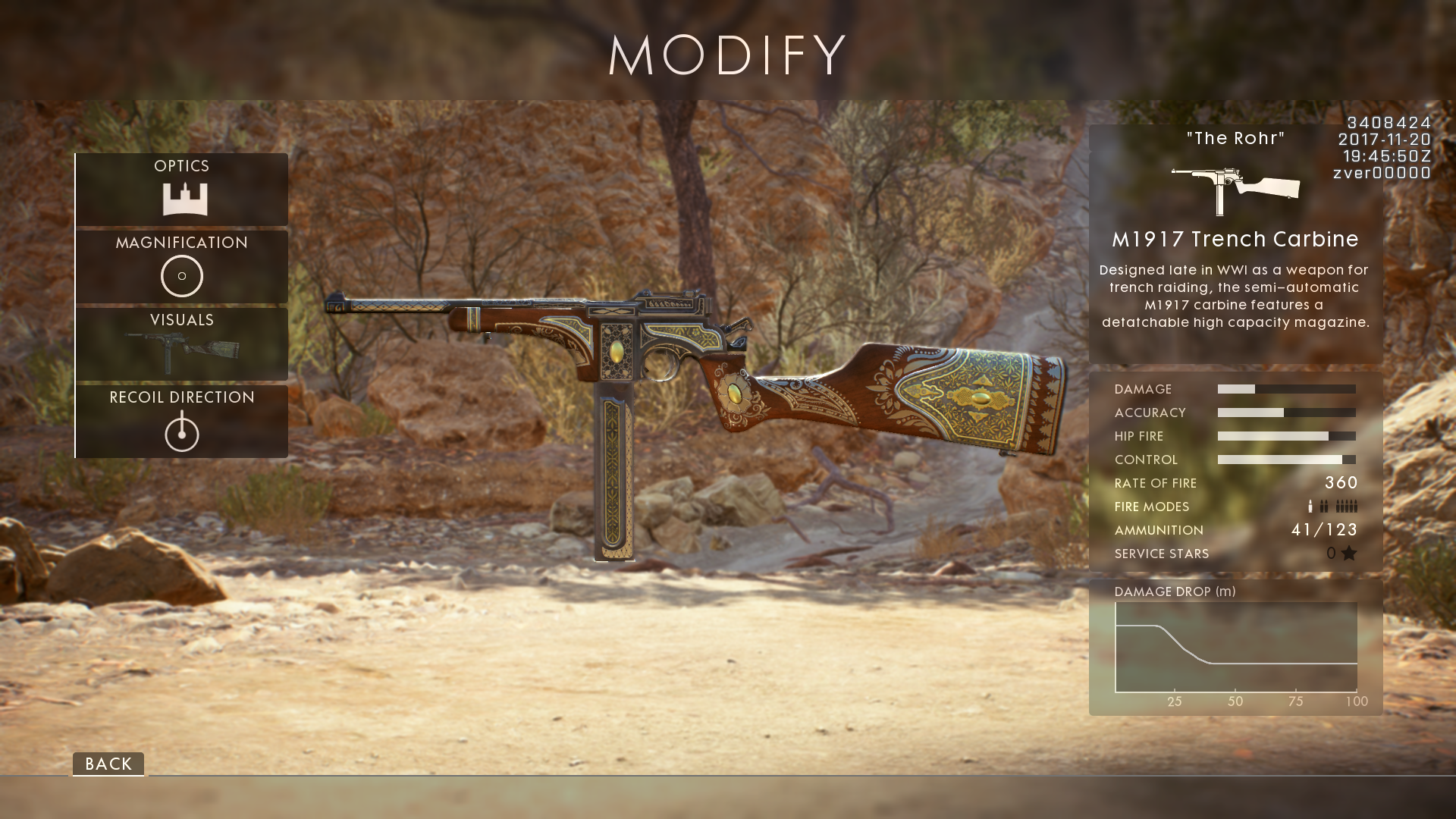The height and width of the screenshot is (819, 1456).
Task: Change the Recoil Direction setting
Action: 182,421
